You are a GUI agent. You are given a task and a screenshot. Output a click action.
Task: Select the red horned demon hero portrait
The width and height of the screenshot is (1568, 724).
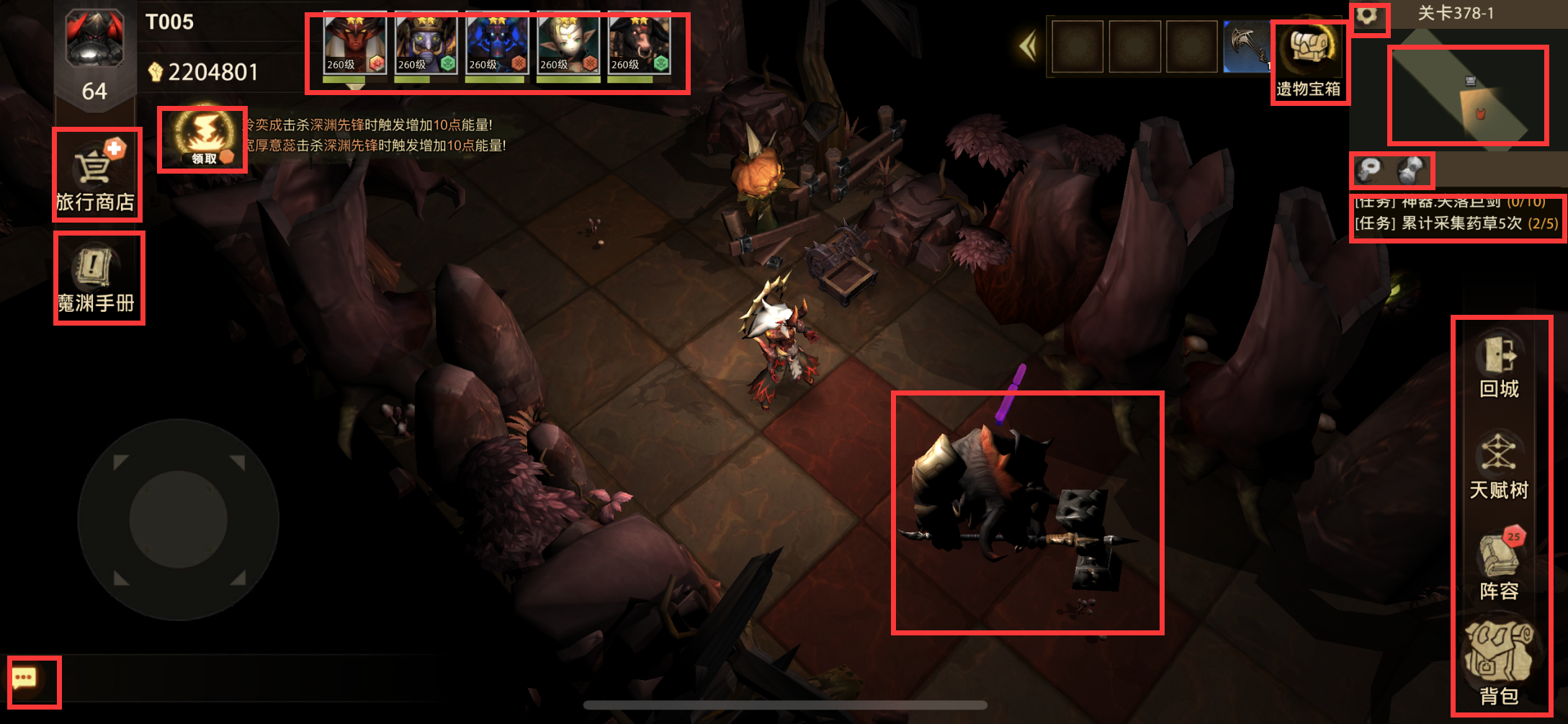355,45
